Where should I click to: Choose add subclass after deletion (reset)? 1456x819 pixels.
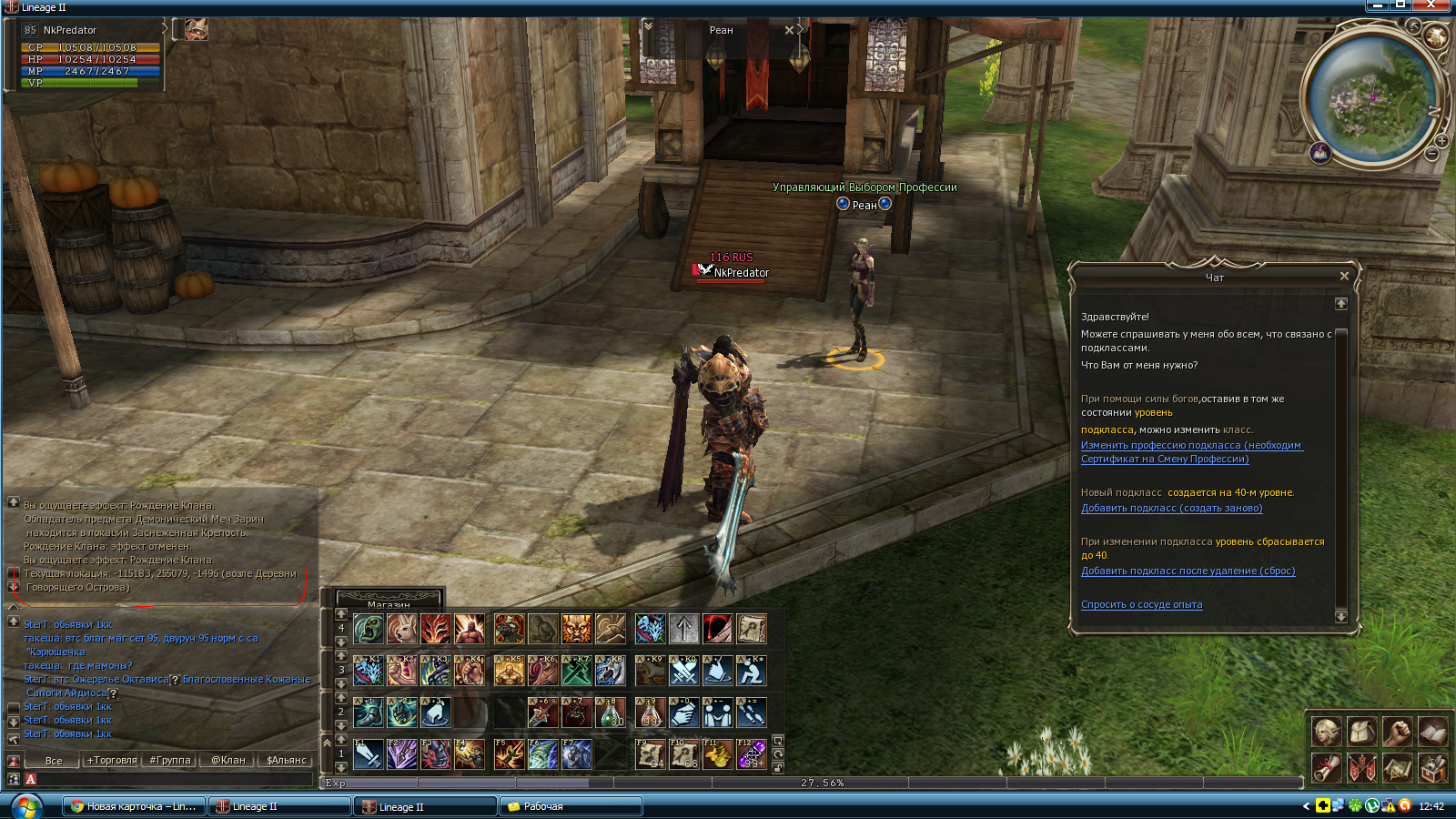pos(1188,571)
